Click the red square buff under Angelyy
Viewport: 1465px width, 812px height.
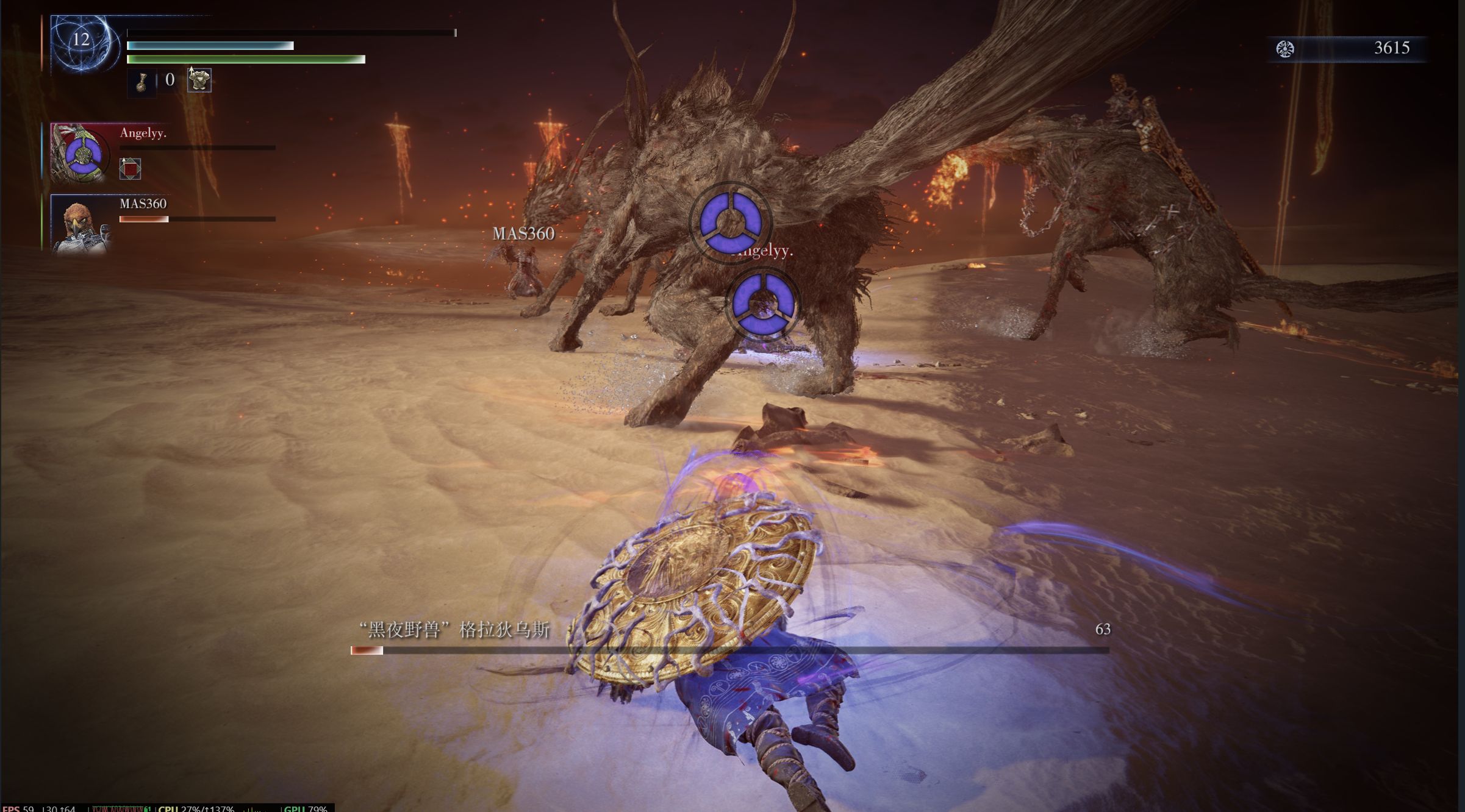(130, 168)
